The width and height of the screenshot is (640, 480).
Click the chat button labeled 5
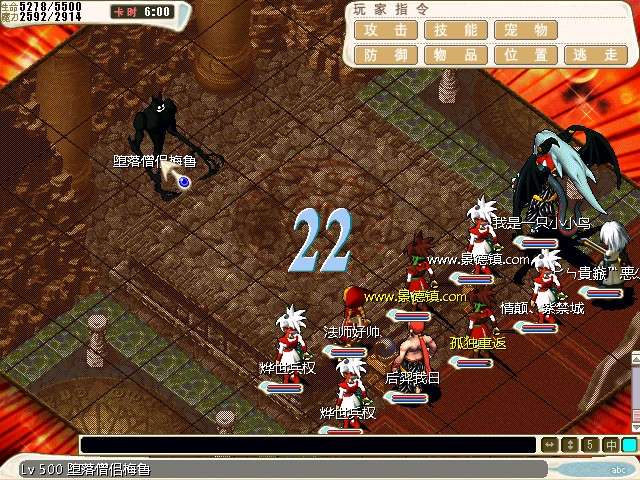[590, 445]
